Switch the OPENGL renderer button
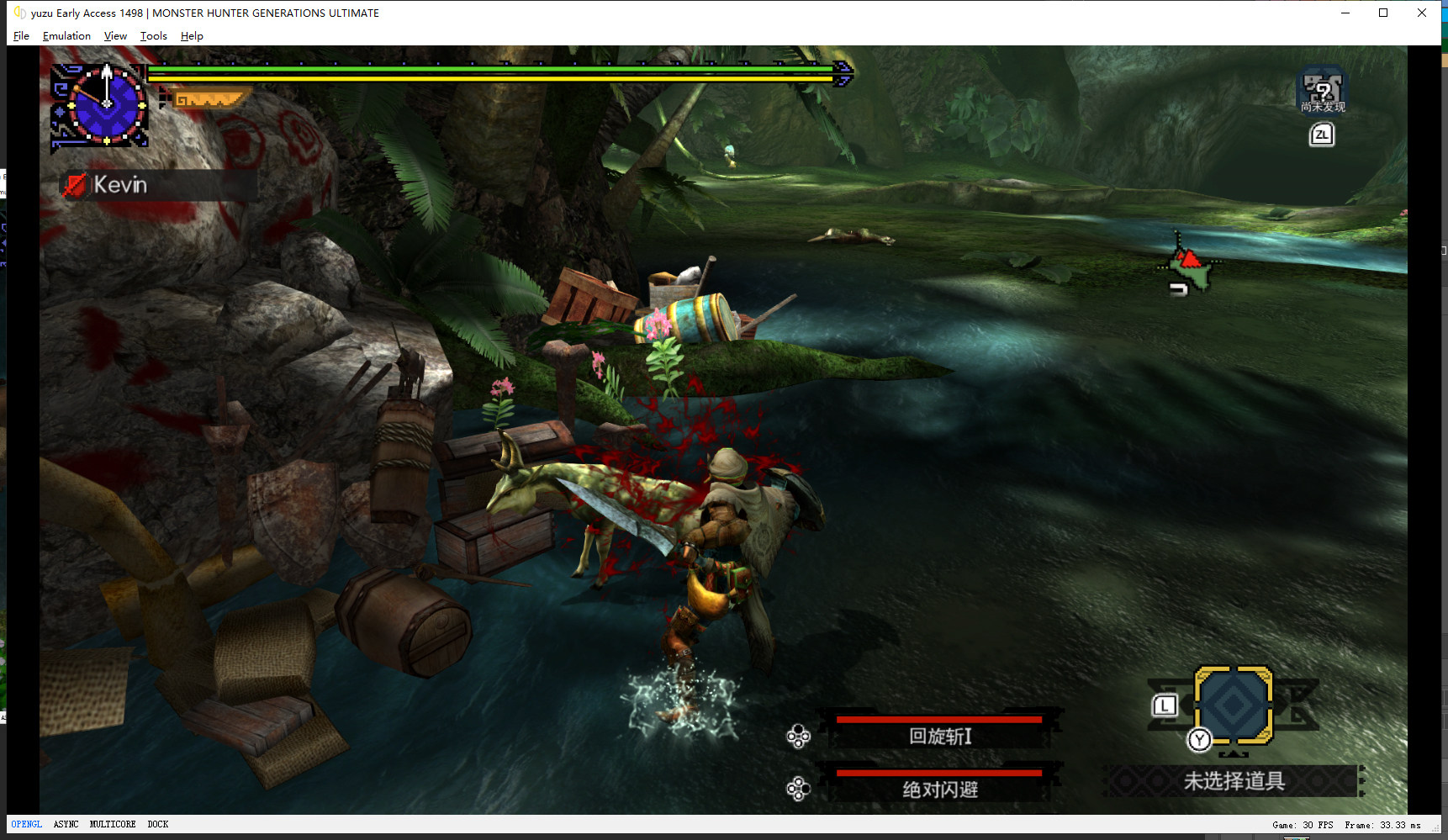This screenshot has width=1448, height=840. (26, 825)
